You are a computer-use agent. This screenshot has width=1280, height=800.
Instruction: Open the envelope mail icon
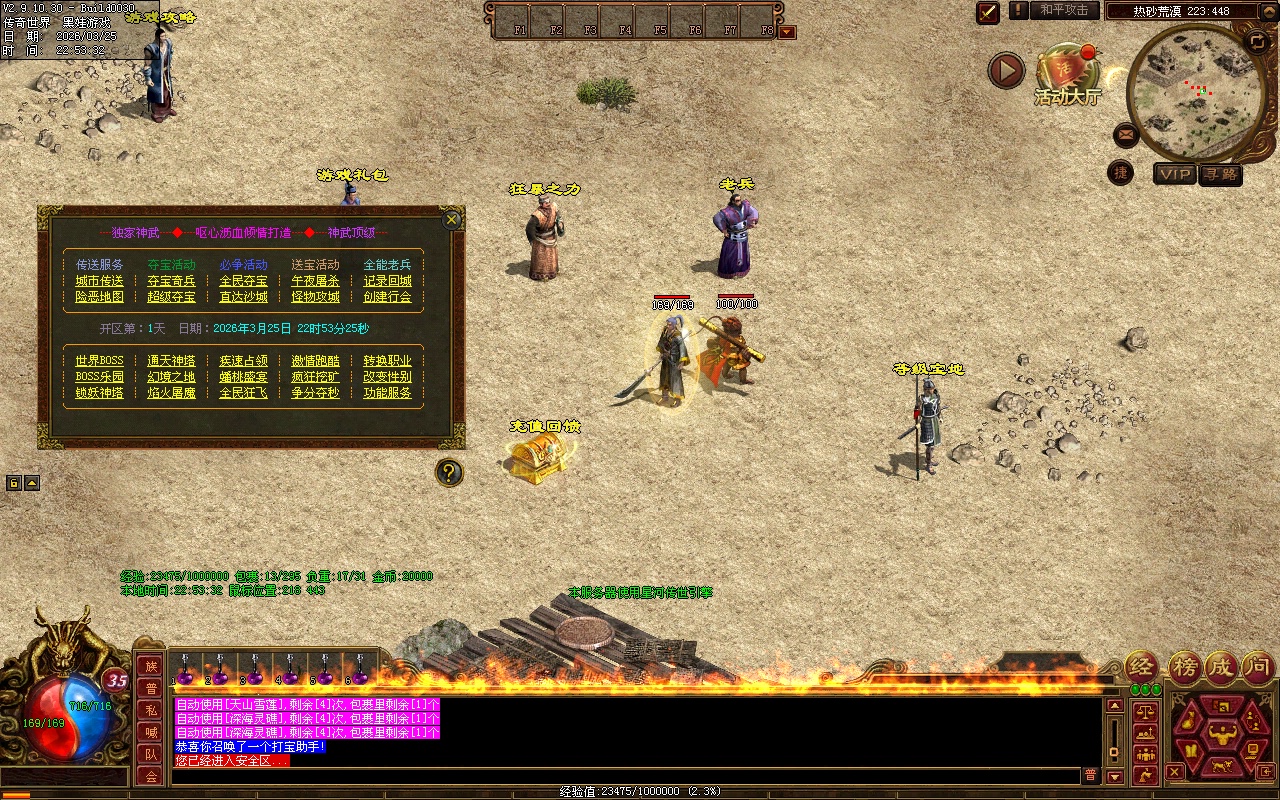(x=1126, y=134)
